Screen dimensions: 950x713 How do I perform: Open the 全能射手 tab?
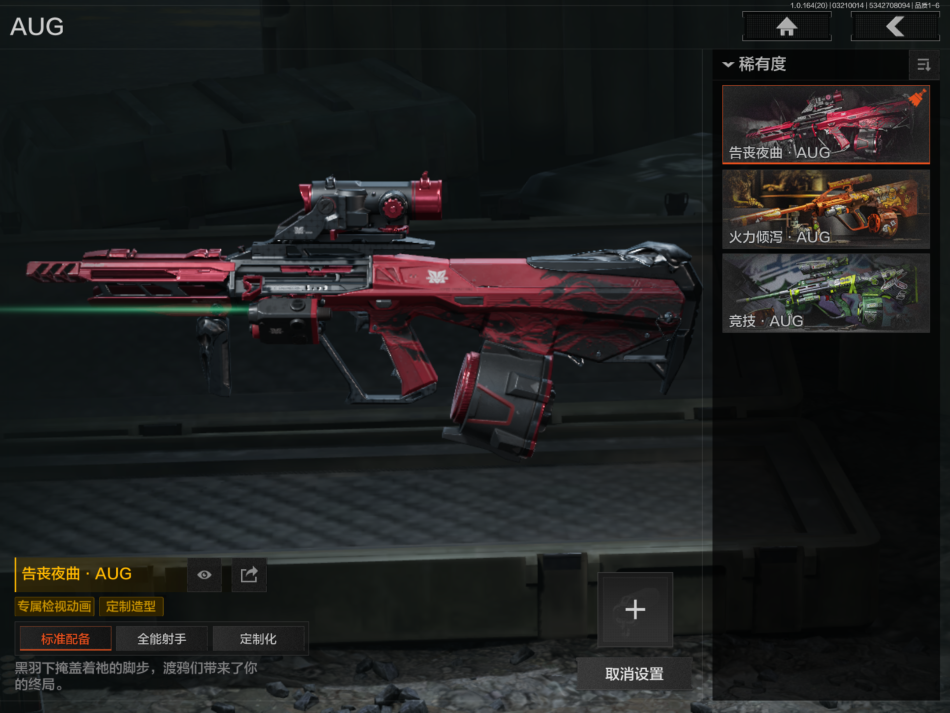(161, 639)
